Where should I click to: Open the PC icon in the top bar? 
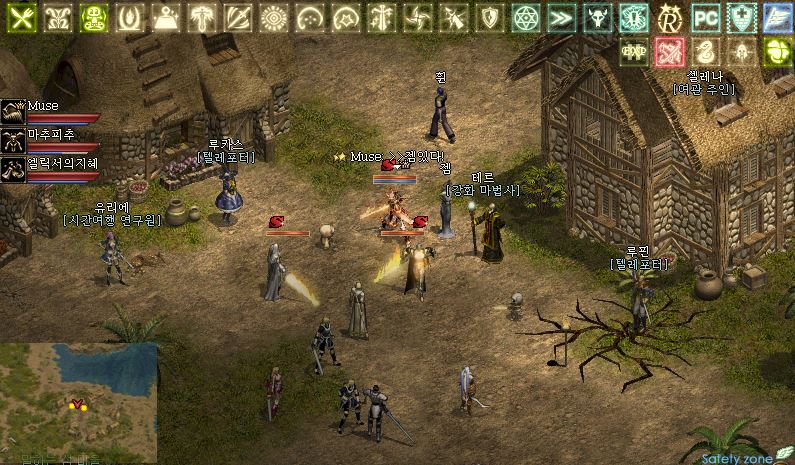pyautogui.click(x=706, y=18)
